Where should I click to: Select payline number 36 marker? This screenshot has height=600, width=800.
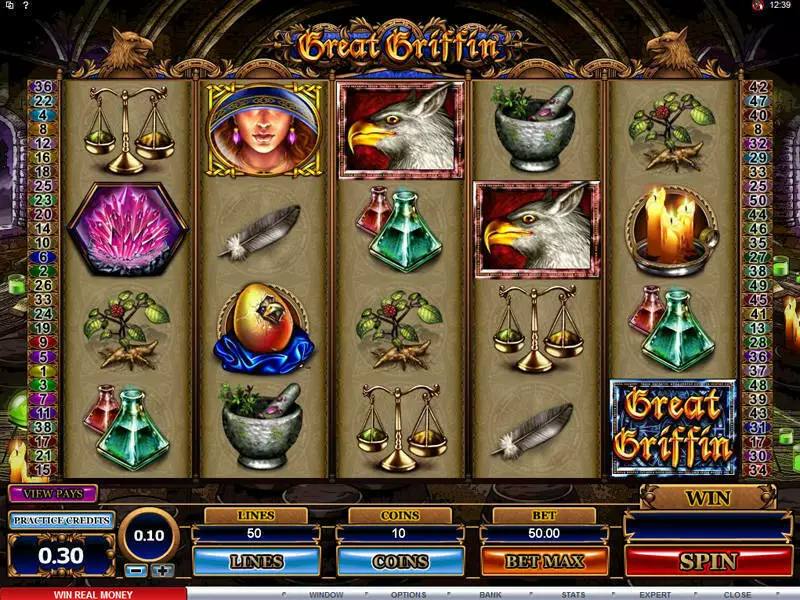[x=44, y=87]
